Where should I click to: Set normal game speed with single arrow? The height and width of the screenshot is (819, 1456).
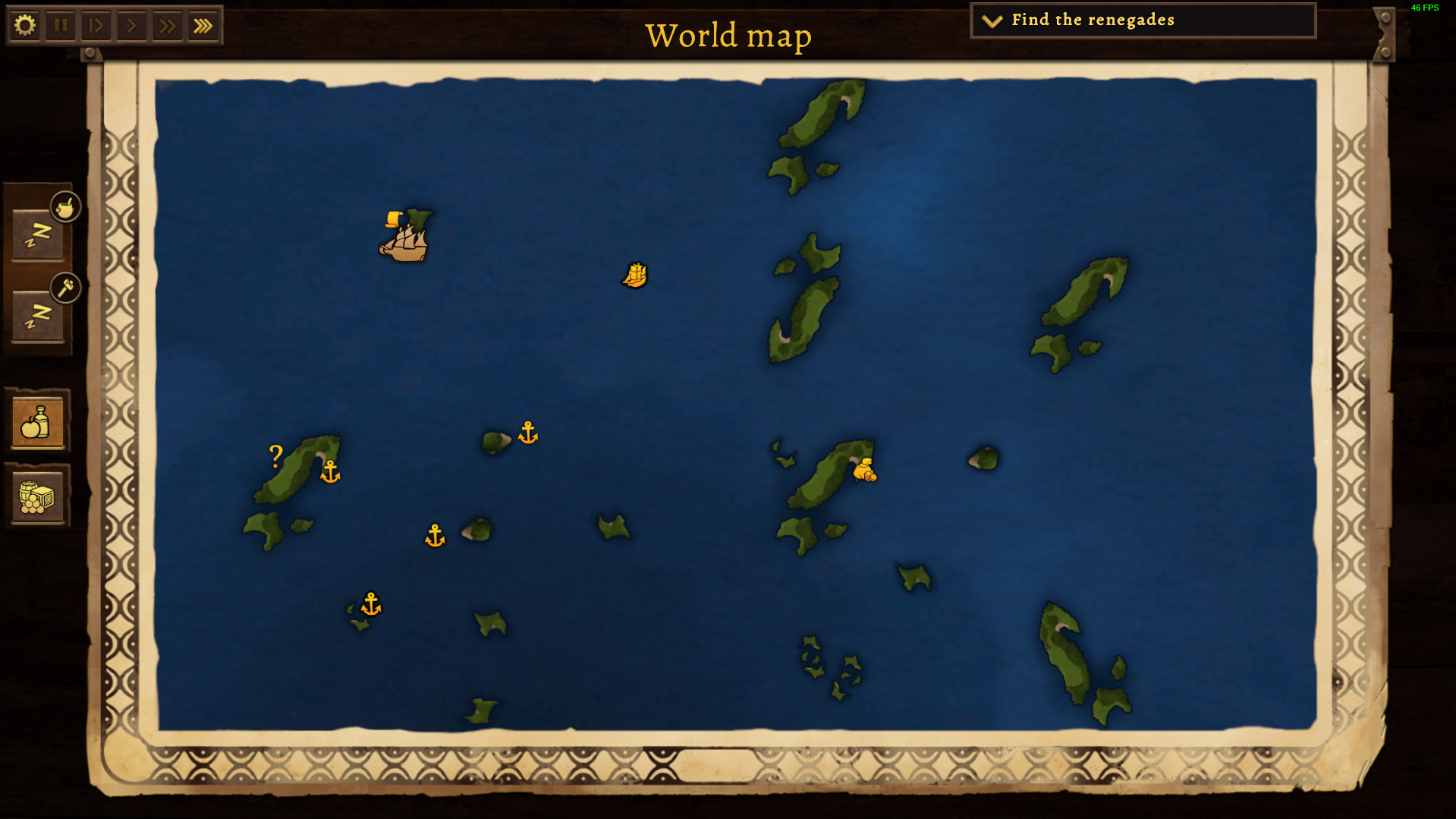(x=131, y=25)
